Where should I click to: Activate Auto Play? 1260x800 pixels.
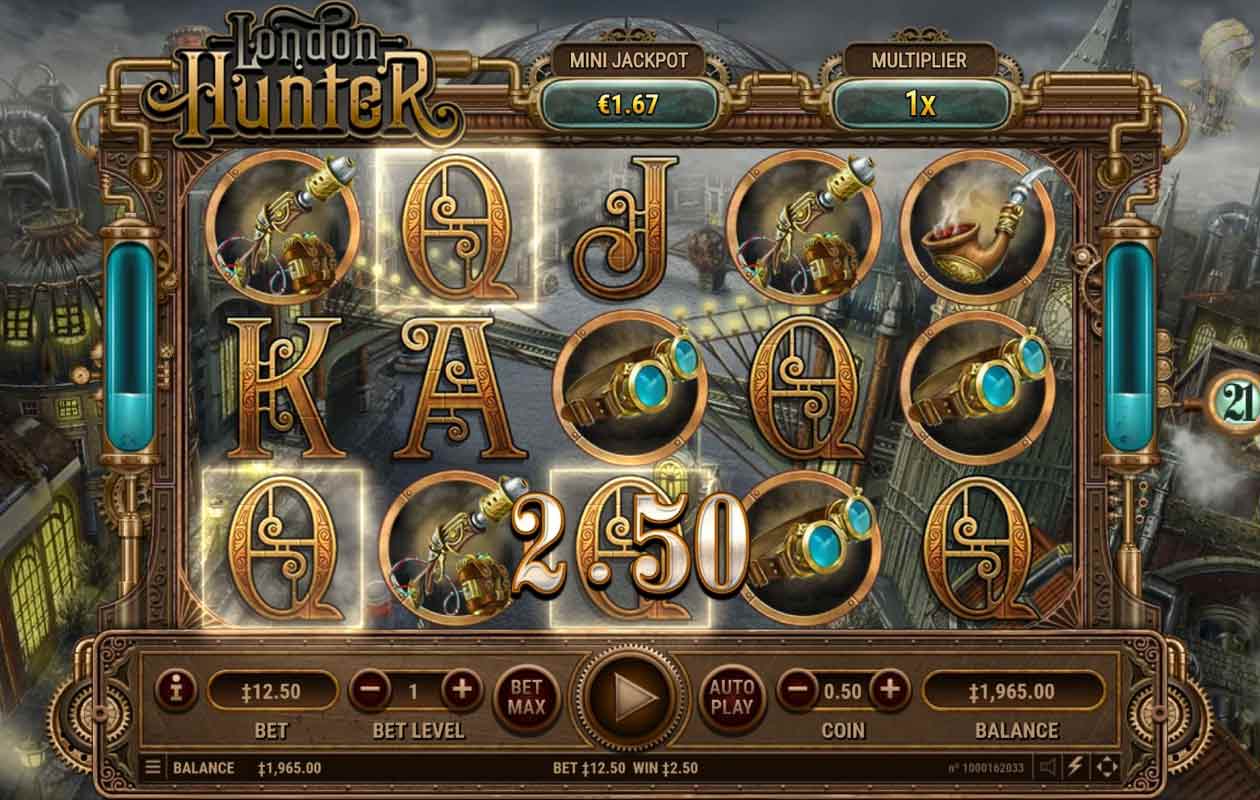click(731, 692)
